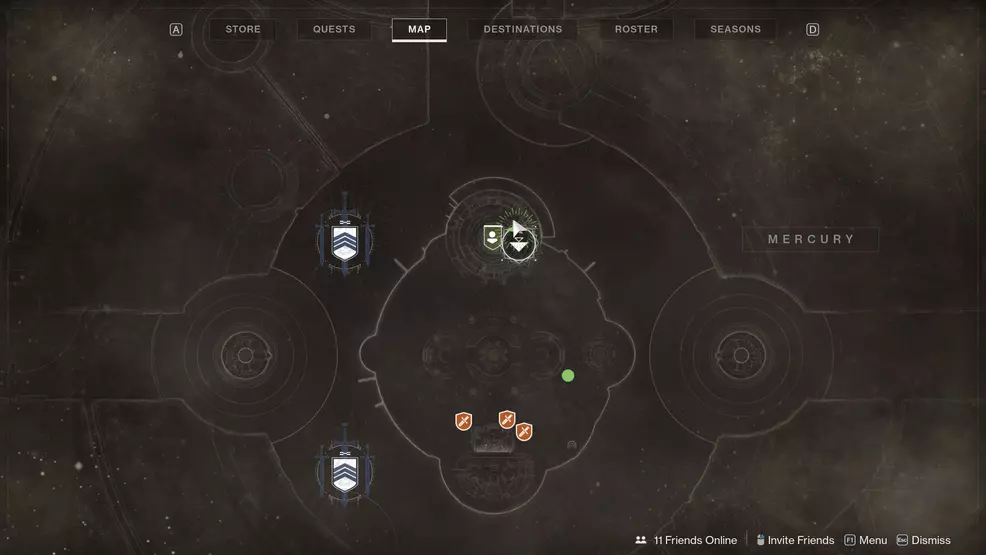
Task: Switch to the Quests tab
Action: pyautogui.click(x=334, y=30)
